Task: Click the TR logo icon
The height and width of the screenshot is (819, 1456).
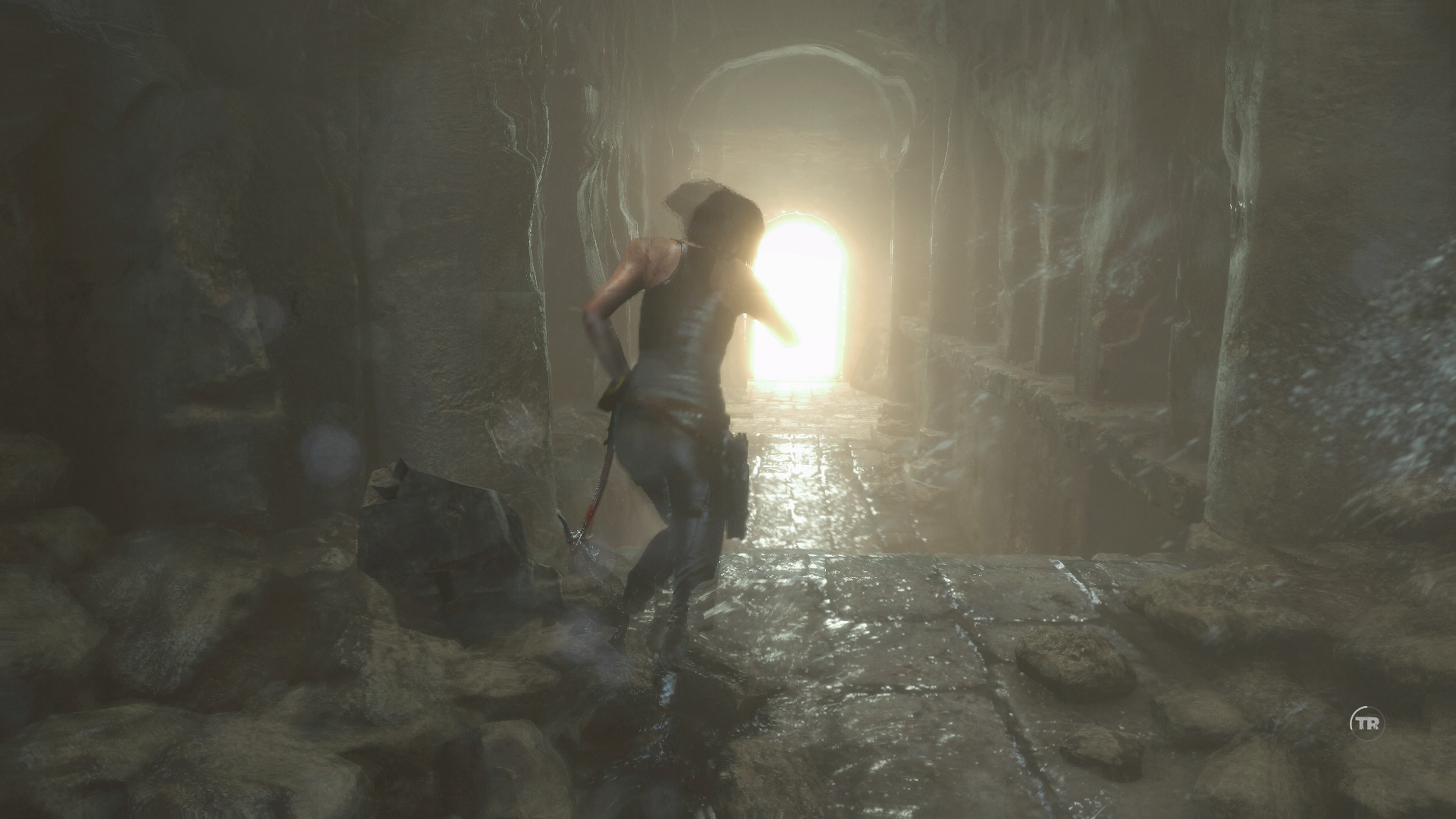Action: (x=1365, y=722)
